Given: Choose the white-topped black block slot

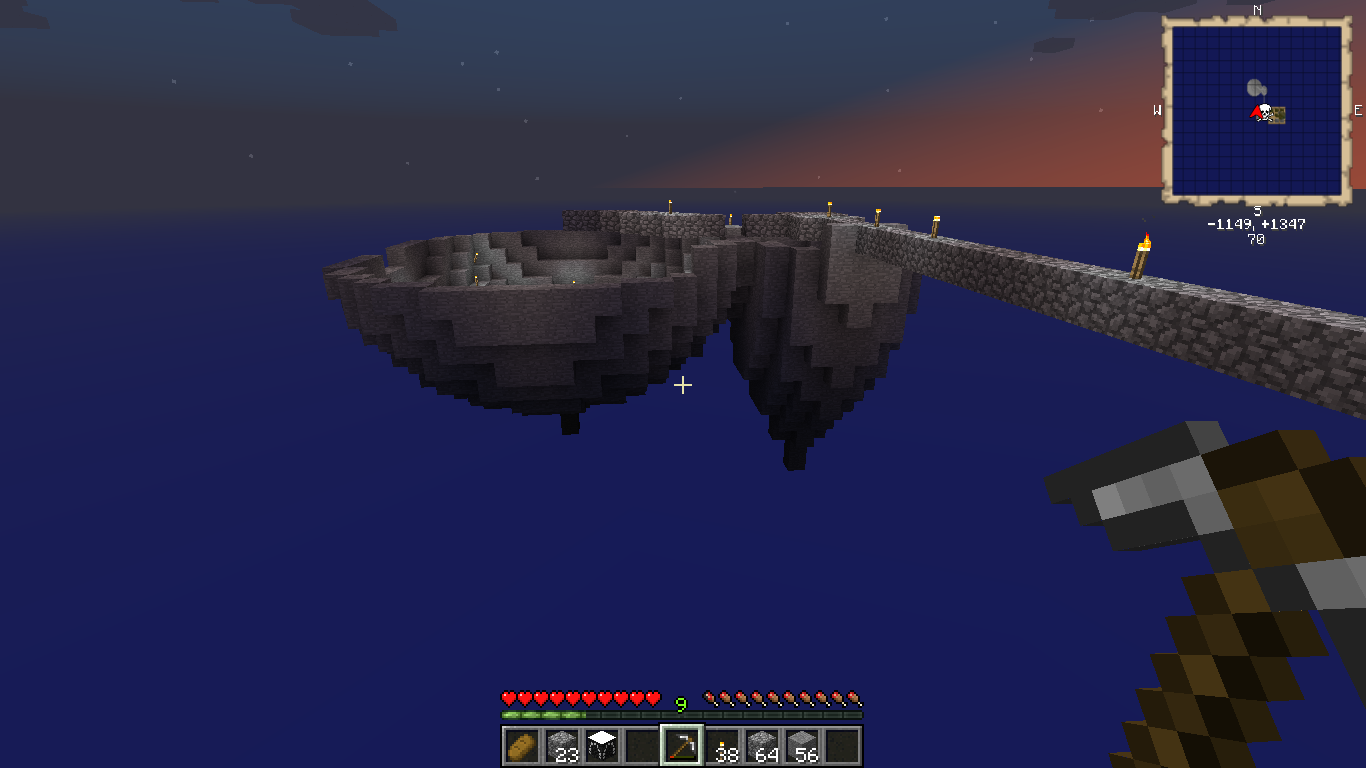Looking at the screenshot, I should pyautogui.click(x=601, y=746).
